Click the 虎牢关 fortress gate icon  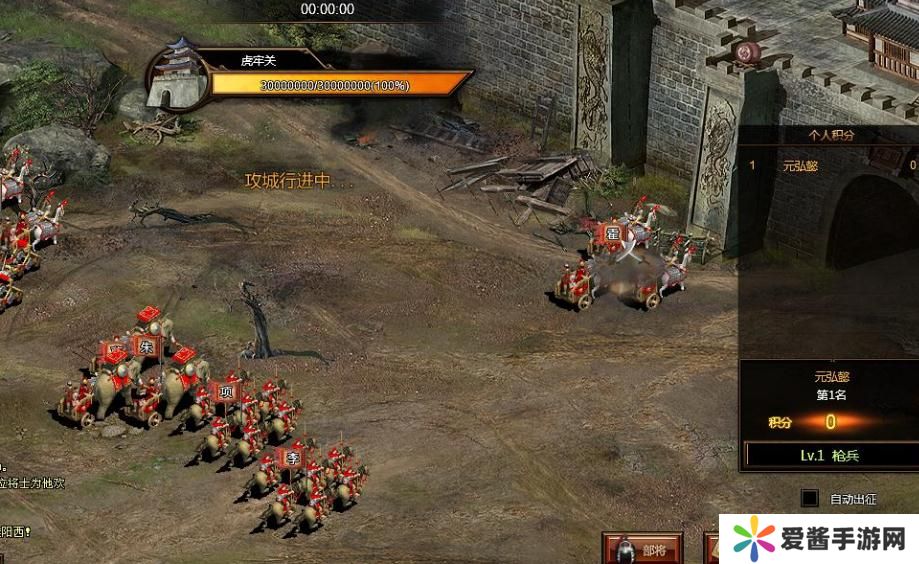click(179, 76)
